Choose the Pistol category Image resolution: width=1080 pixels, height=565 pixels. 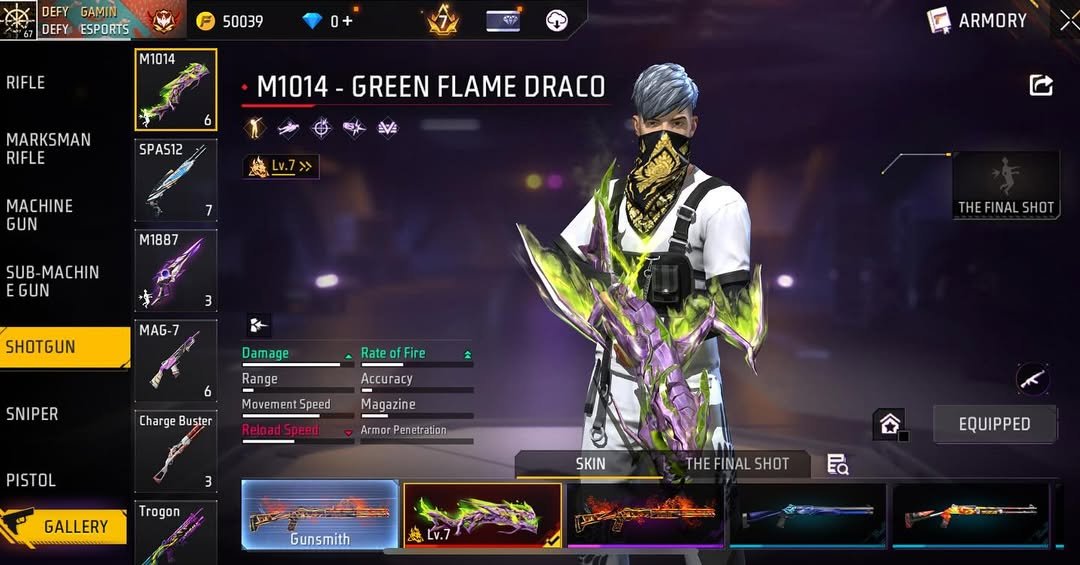(x=31, y=480)
